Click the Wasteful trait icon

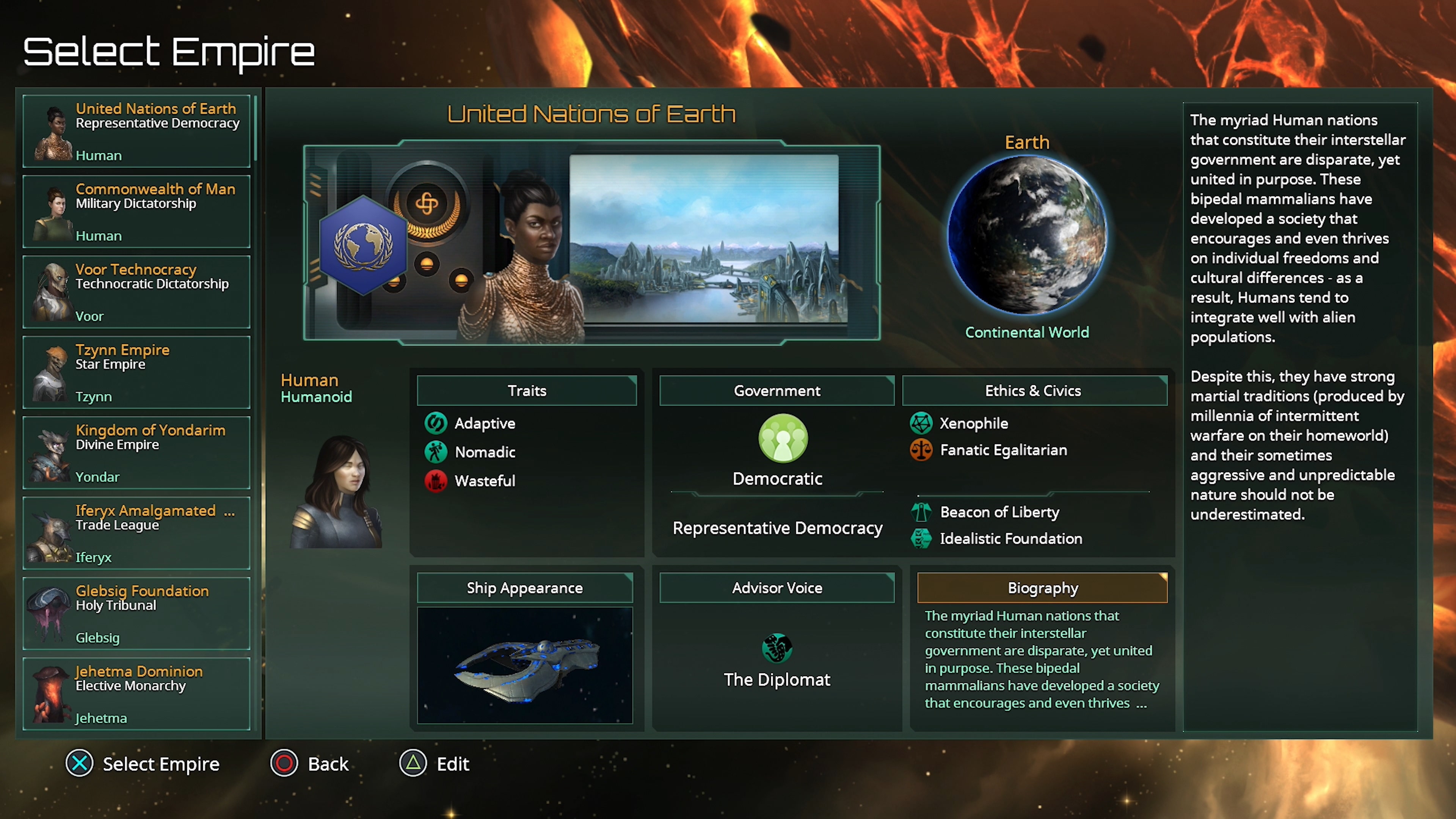436,481
